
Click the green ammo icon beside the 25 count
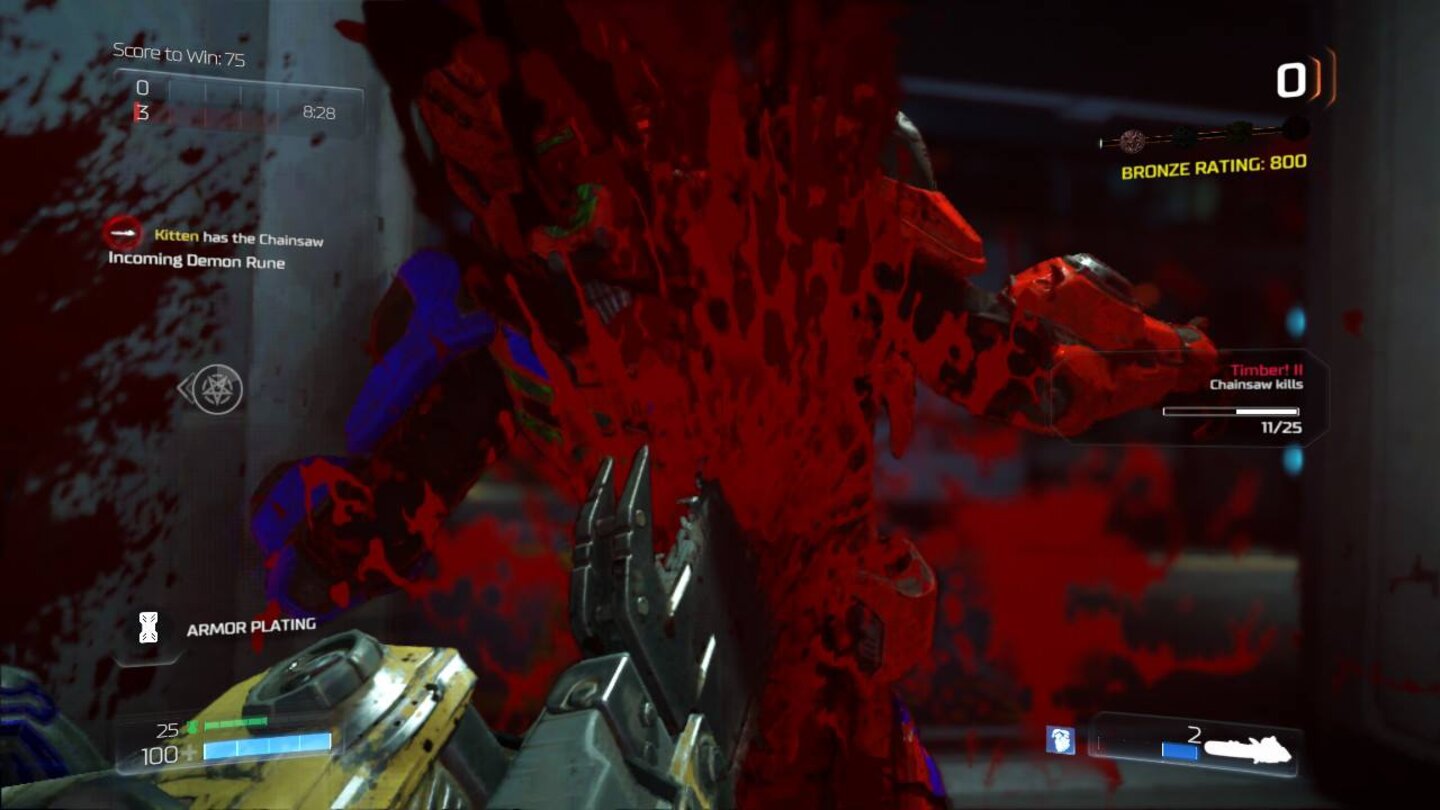(193, 727)
